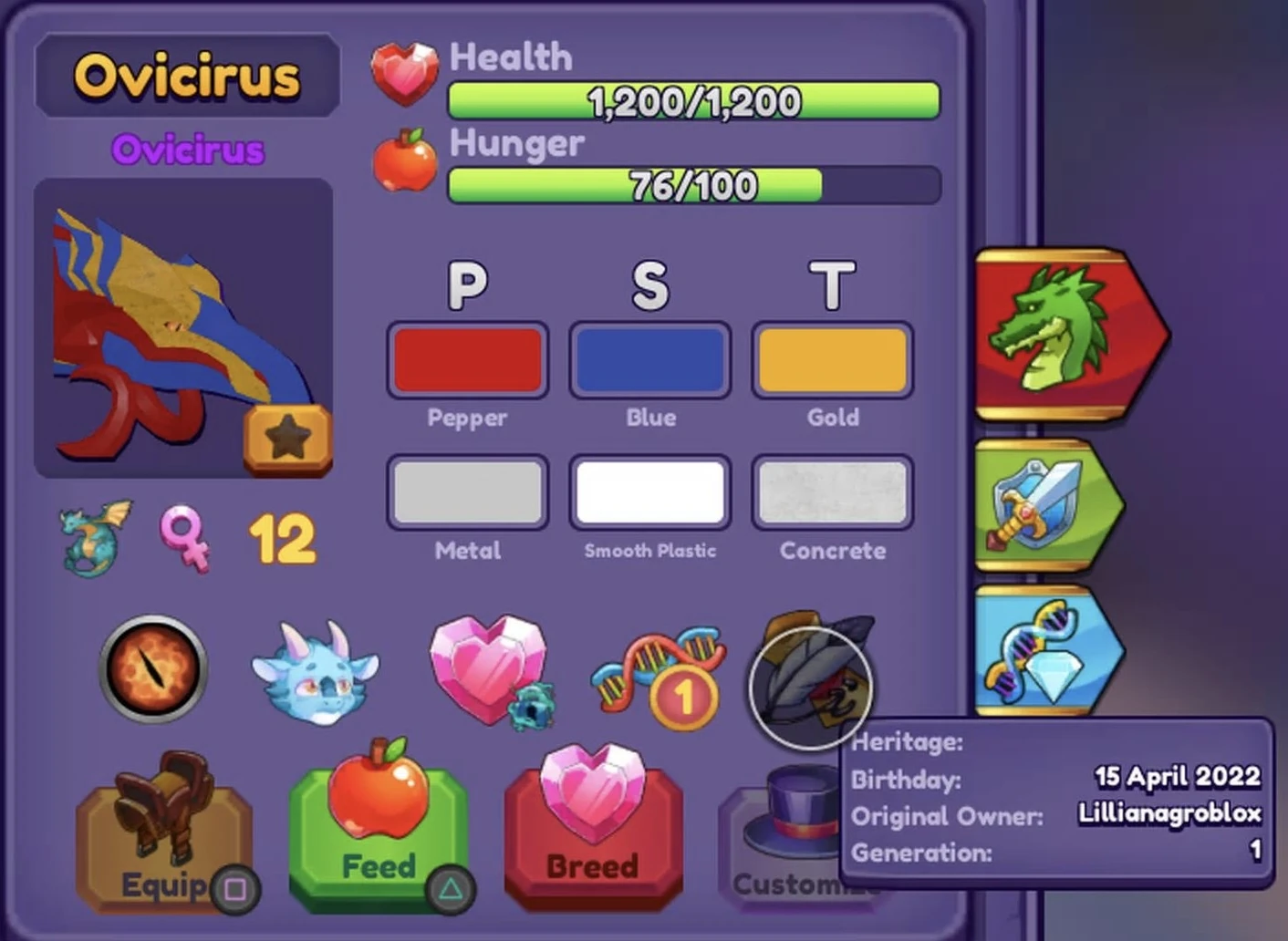Screen dimensions: 1288x941
Task: Click the Hunger progress bar
Action: [691, 185]
